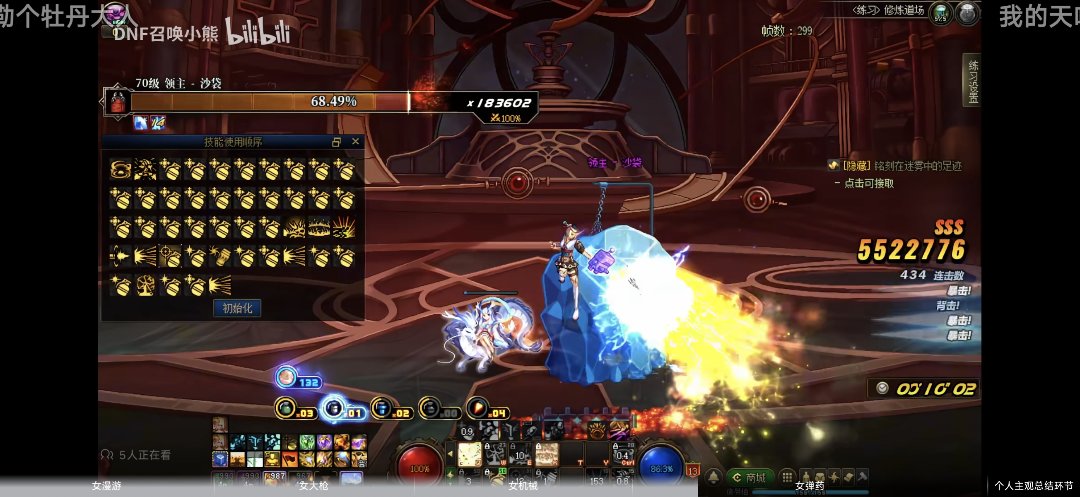This screenshot has width=1080, height=497.
Task: Click the green-blue orb icon beside 修炼道场
Action: tap(940, 13)
